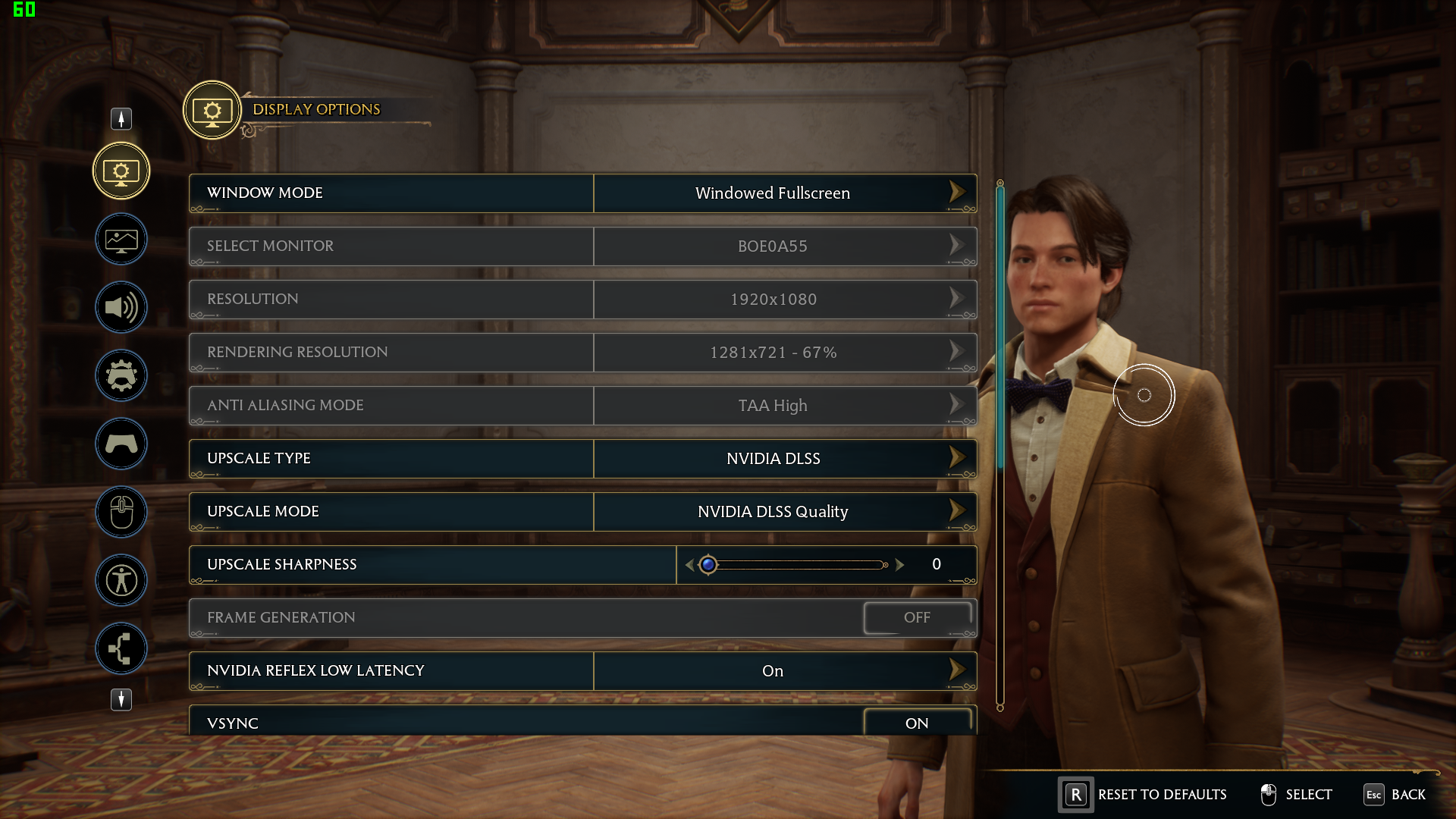Toggle the VSync setting
1456x819 pixels.
point(917,723)
